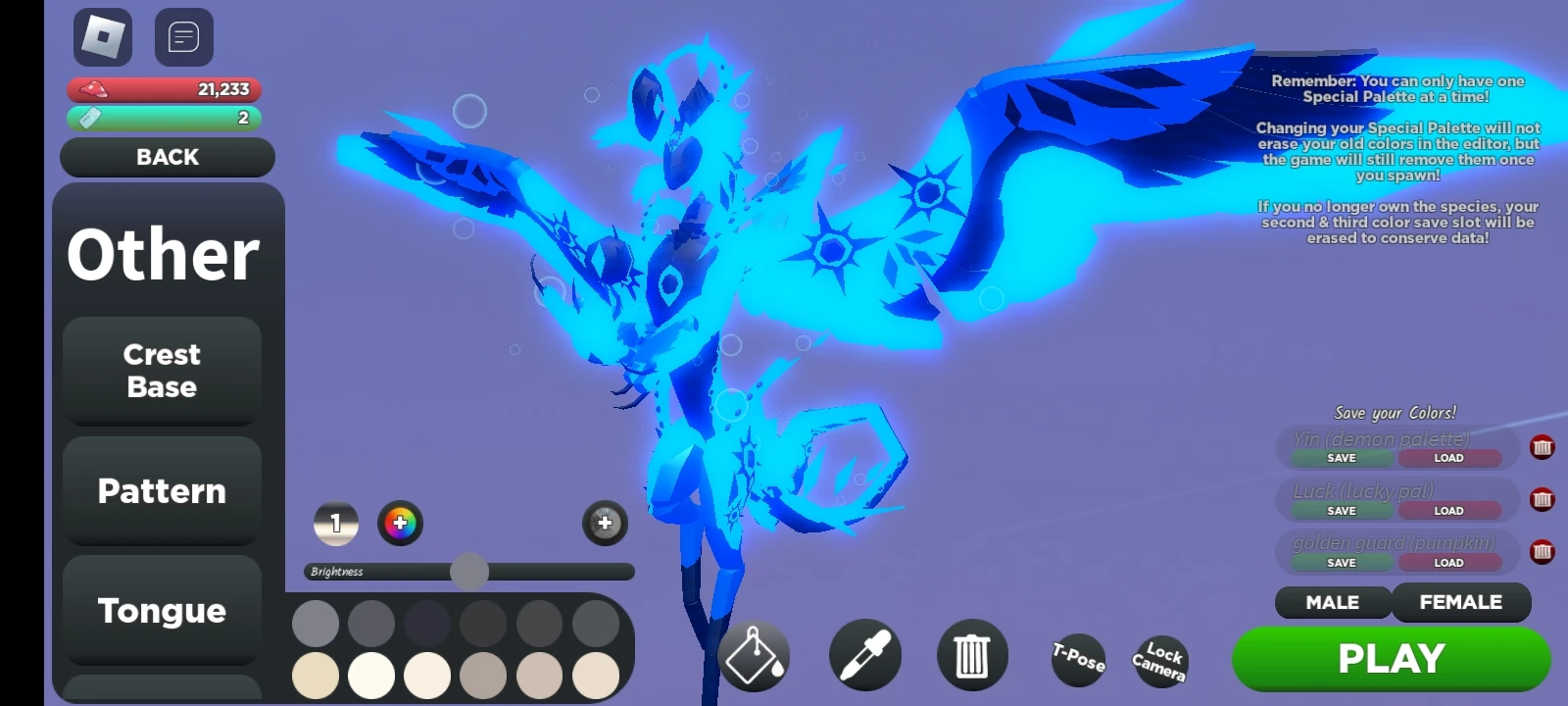Open the rainbow color wheel picker

click(x=401, y=525)
